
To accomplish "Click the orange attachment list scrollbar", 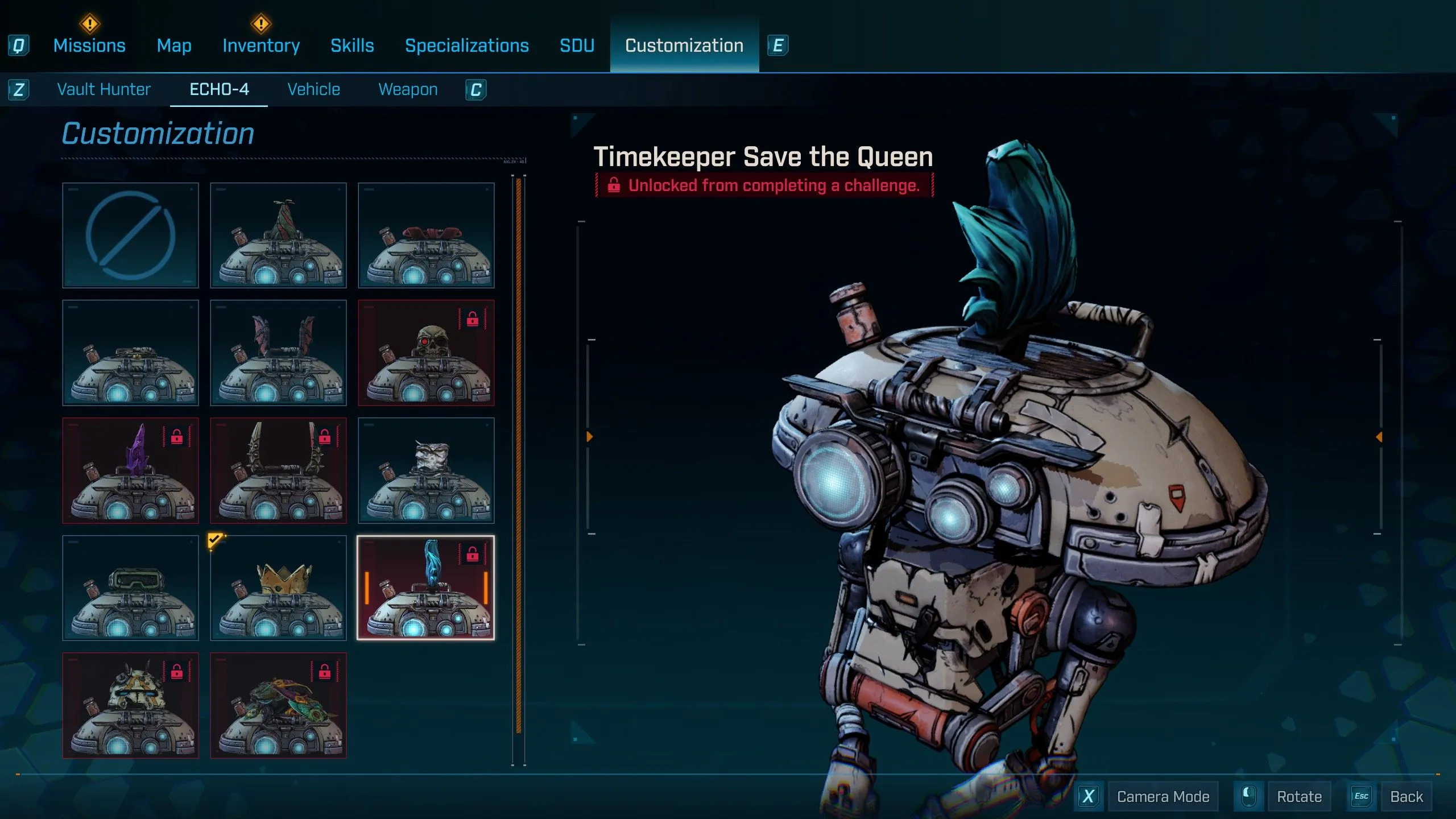I will click(x=518, y=455).
